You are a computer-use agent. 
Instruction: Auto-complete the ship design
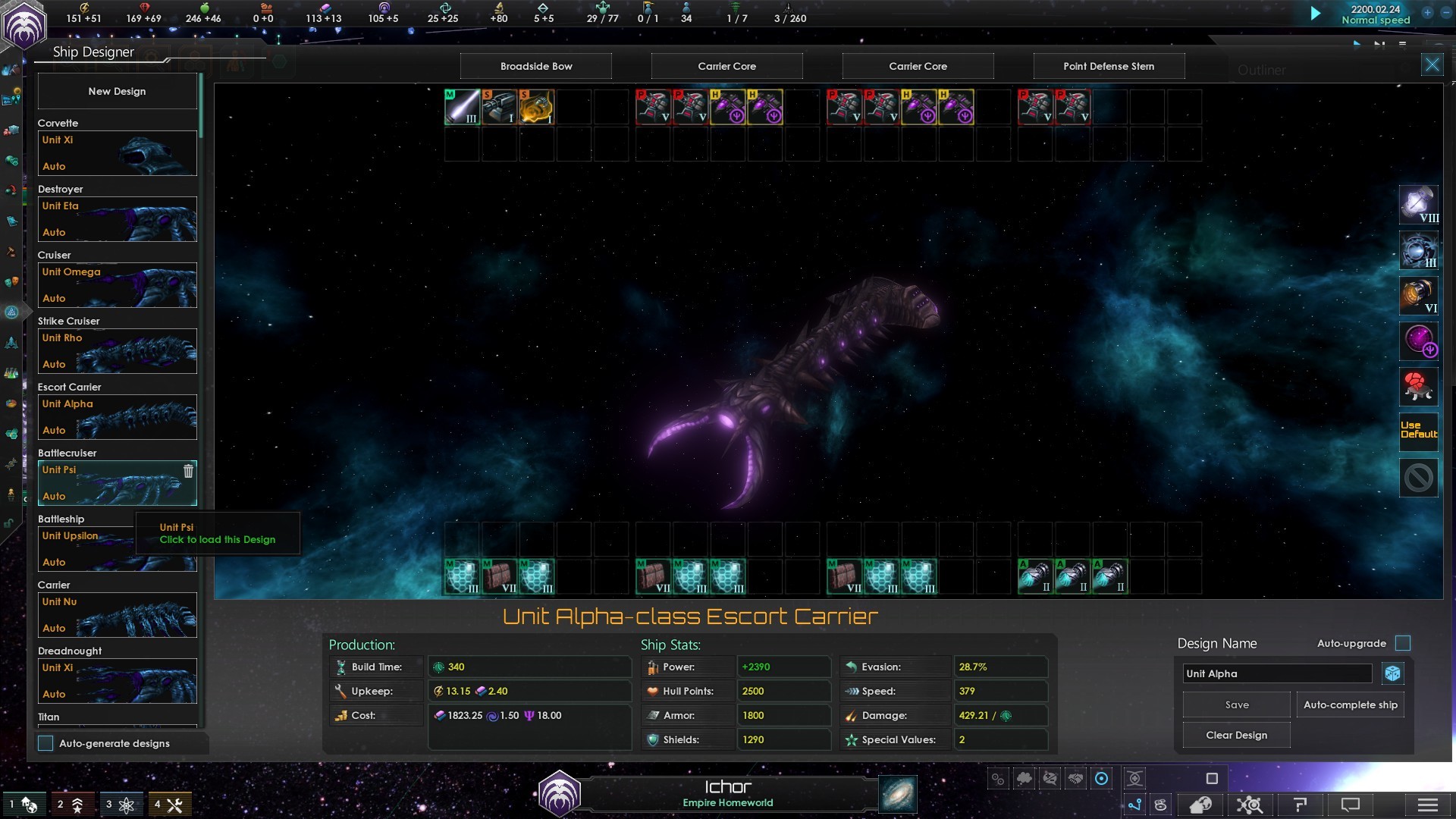[1350, 704]
